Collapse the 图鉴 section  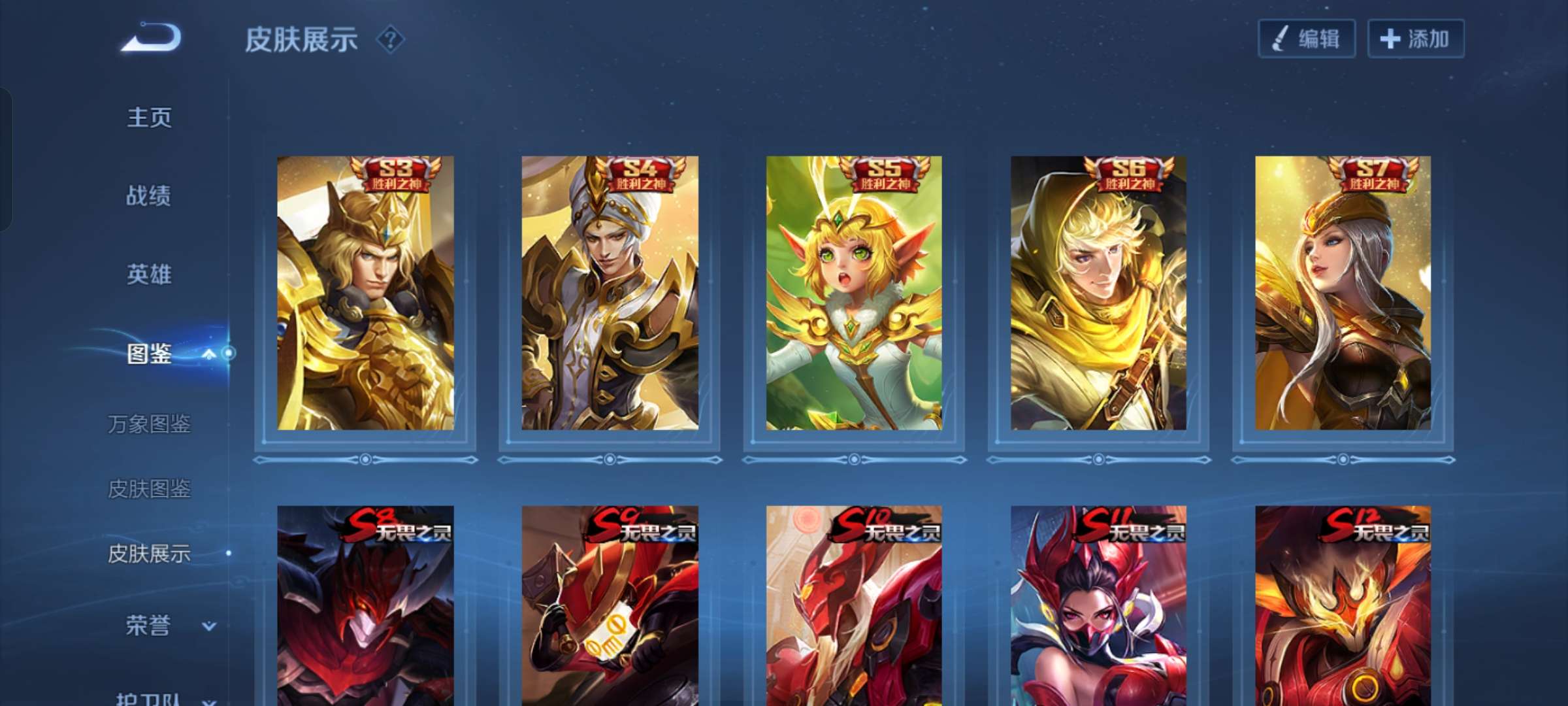click(208, 354)
